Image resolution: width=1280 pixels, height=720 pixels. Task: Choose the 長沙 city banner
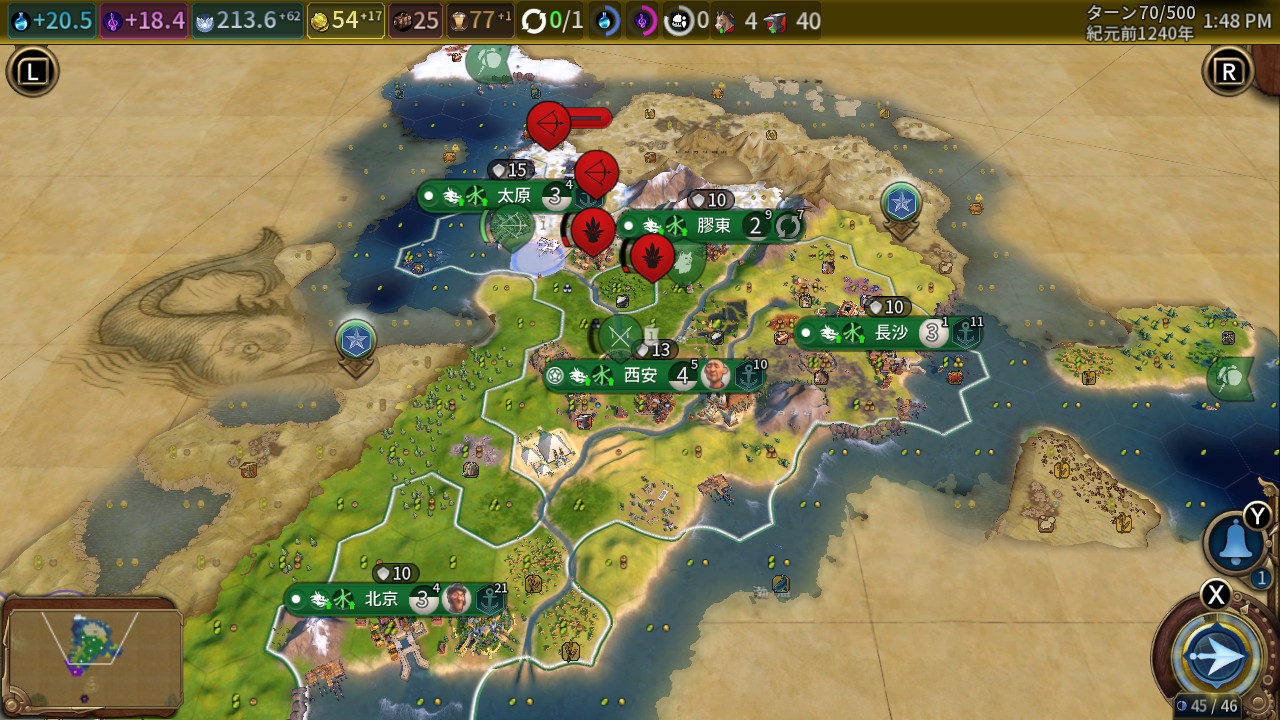(888, 333)
